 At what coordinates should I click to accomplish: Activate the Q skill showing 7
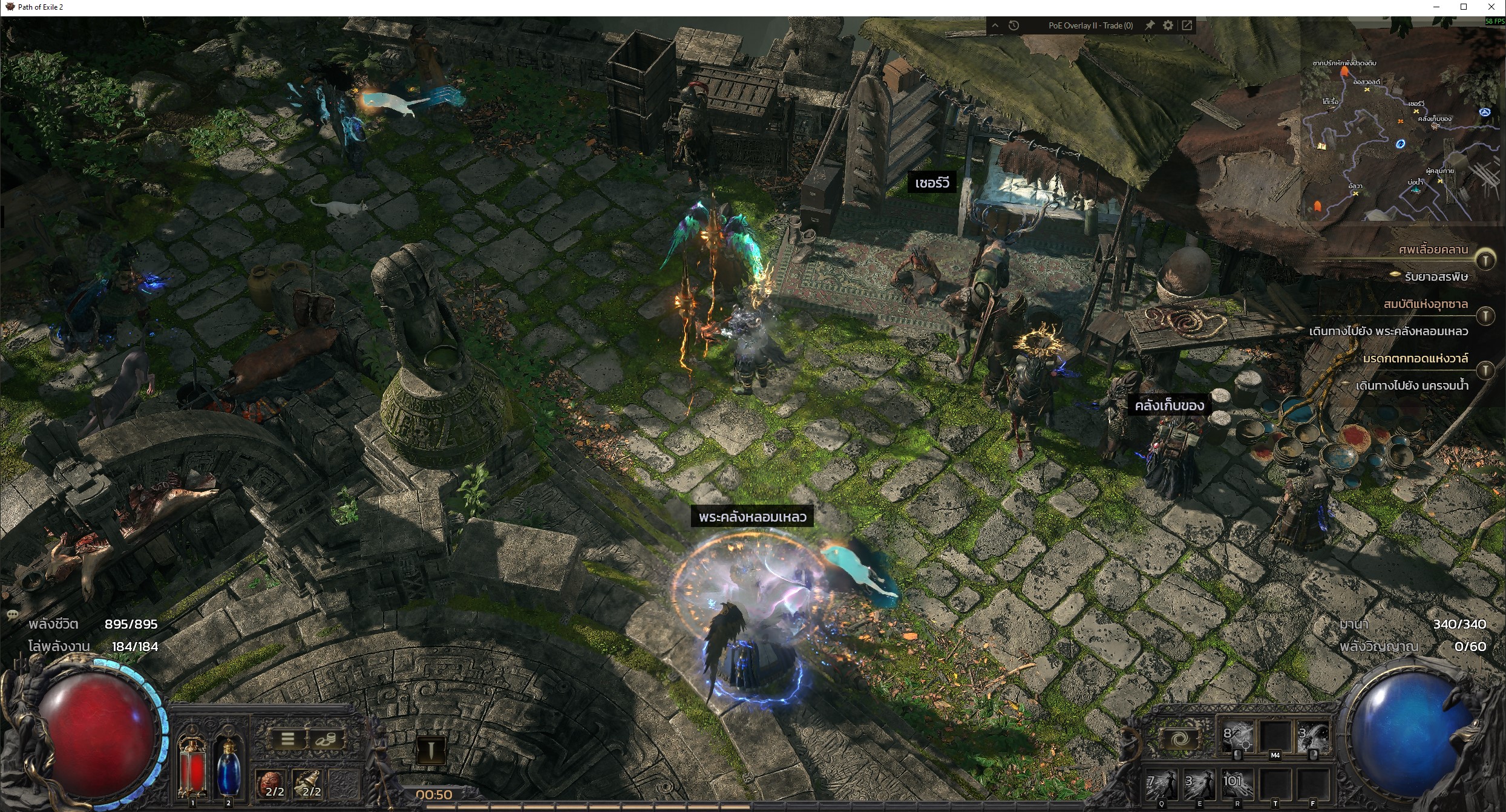pos(1161,785)
